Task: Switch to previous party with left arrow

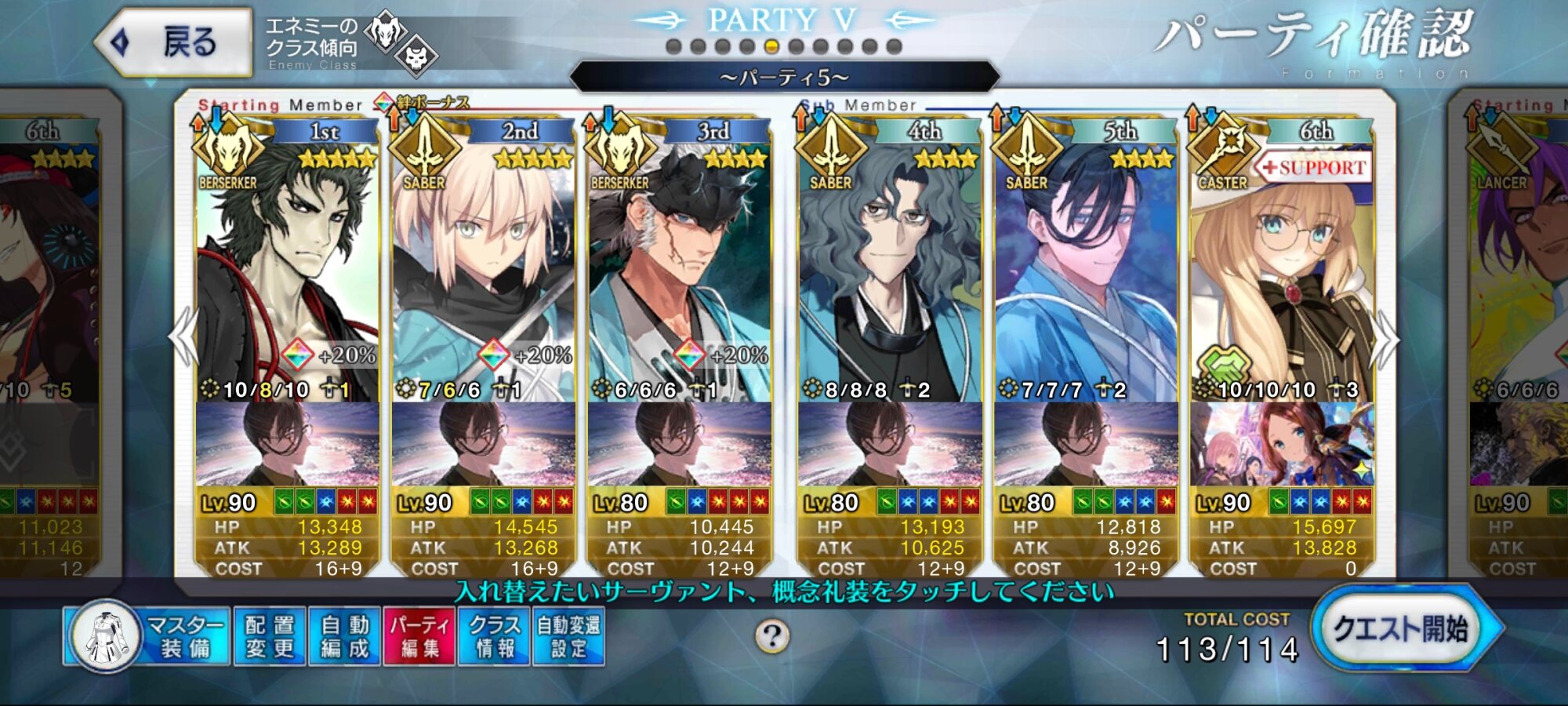Action: (183, 337)
